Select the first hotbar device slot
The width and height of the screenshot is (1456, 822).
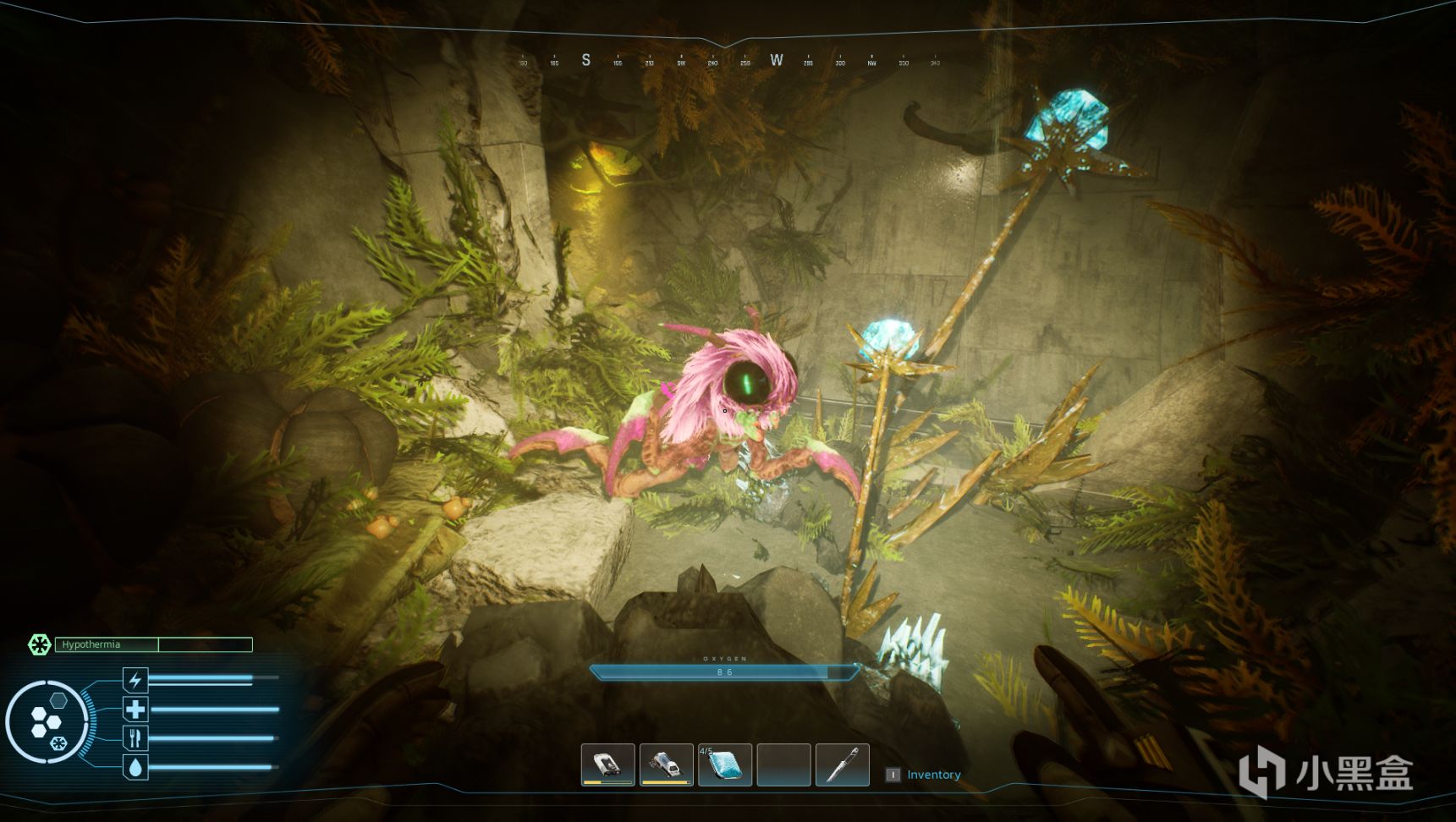coord(607,764)
